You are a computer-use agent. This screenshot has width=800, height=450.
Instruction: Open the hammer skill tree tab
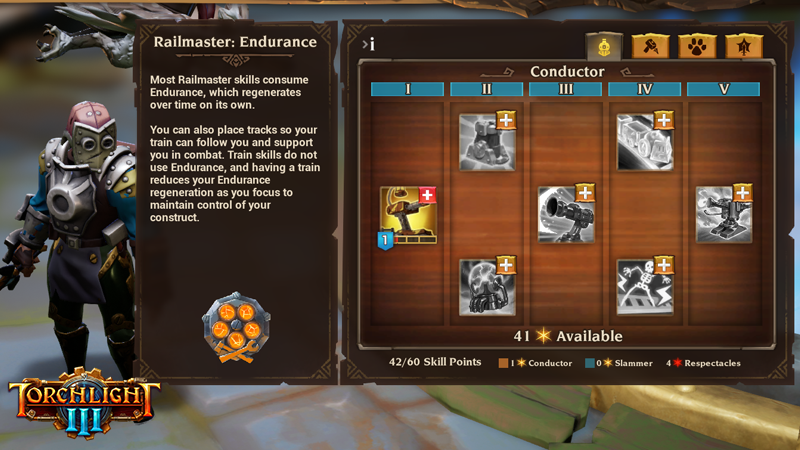[651, 46]
